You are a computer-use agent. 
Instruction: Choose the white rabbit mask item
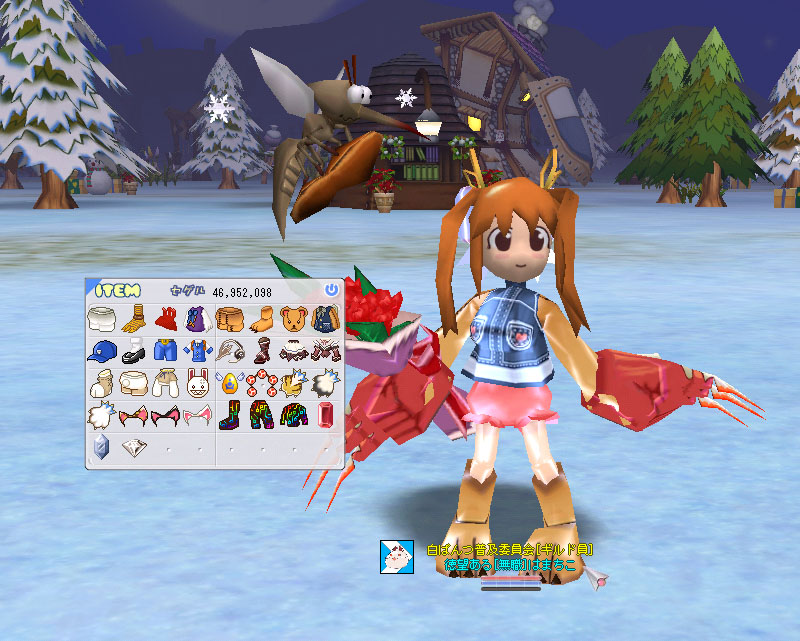pyautogui.click(x=197, y=382)
